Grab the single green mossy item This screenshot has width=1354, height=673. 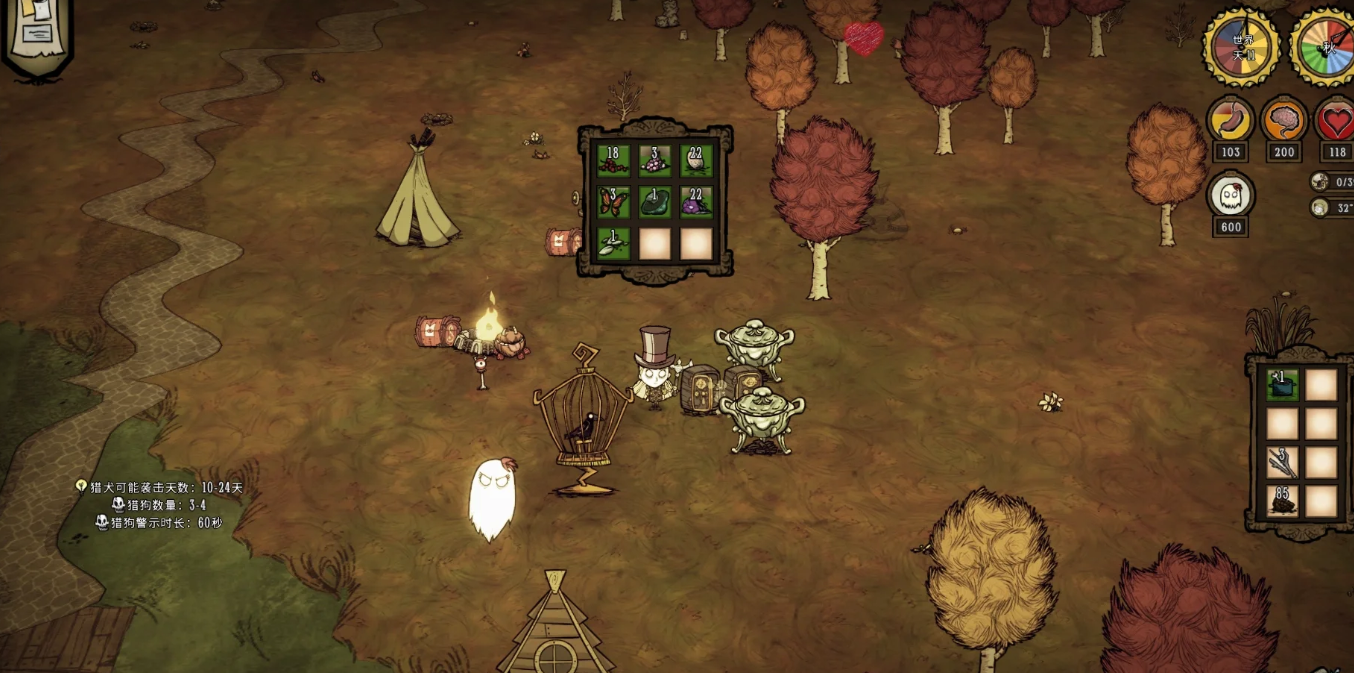click(655, 202)
